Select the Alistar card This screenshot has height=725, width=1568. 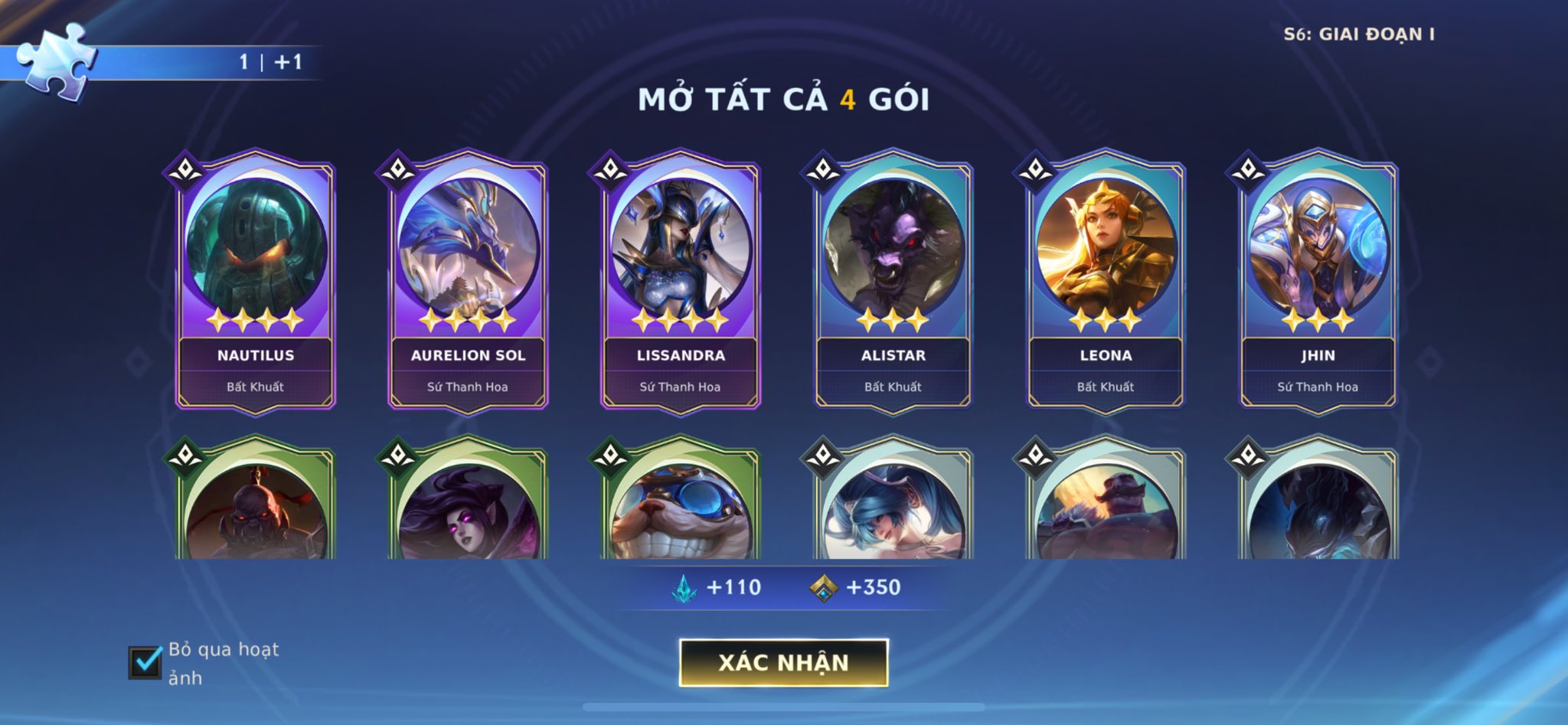tap(893, 283)
